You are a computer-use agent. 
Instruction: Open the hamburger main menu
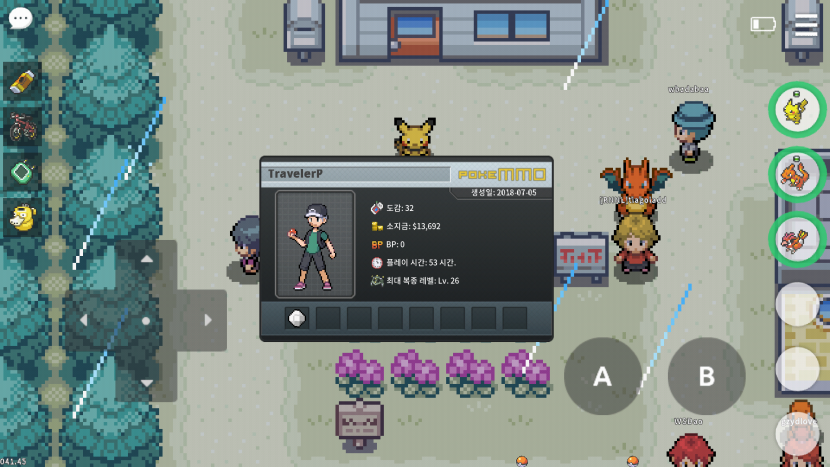coord(806,24)
